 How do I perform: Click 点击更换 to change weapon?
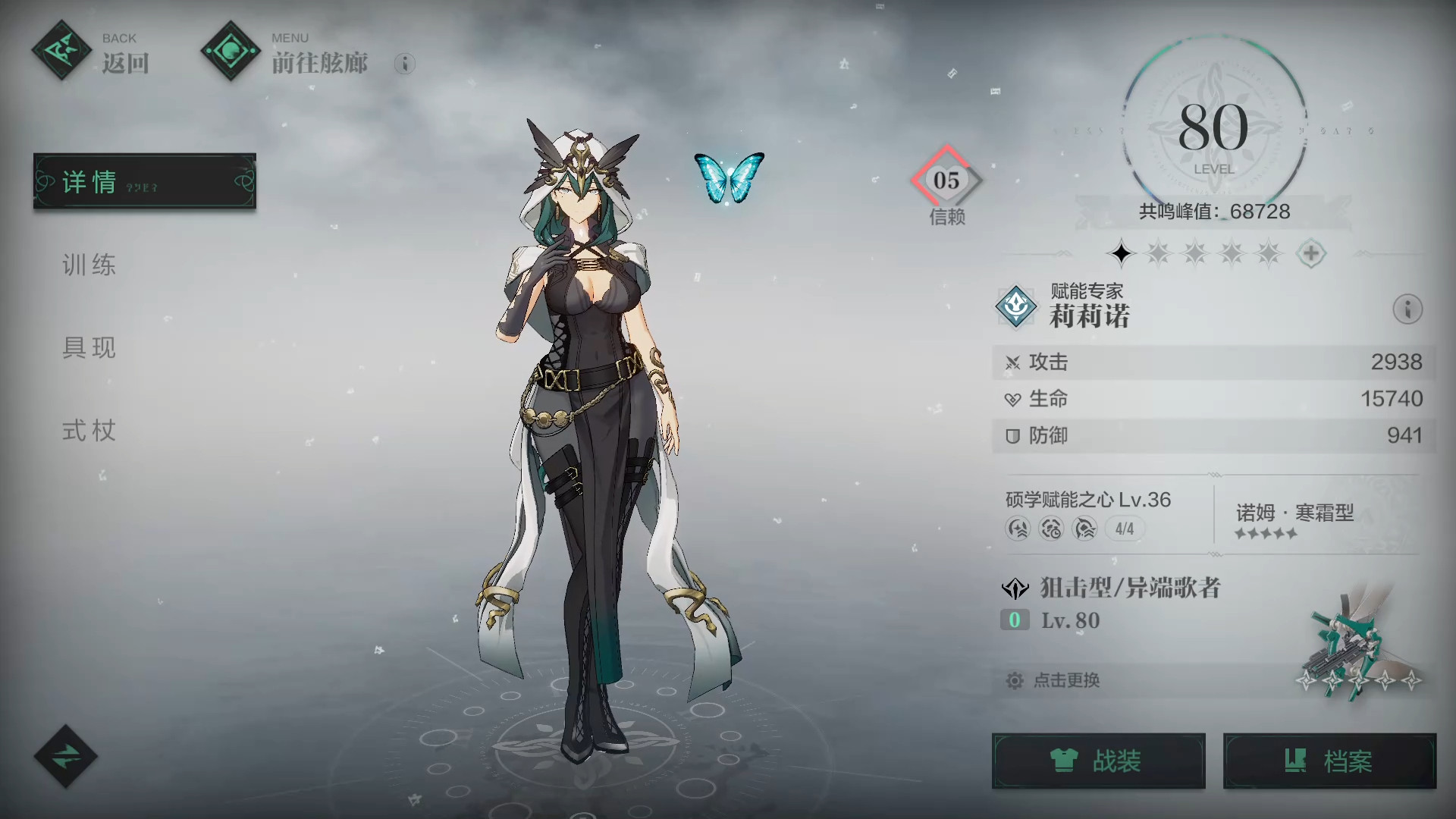1066,680
